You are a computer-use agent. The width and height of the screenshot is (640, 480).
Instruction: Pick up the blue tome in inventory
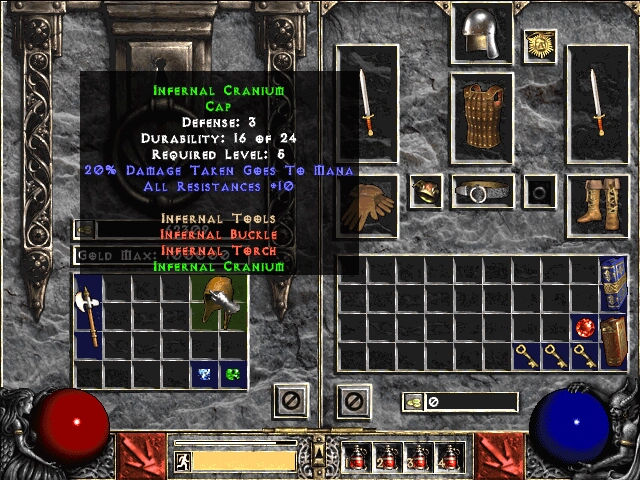(612, 284)
